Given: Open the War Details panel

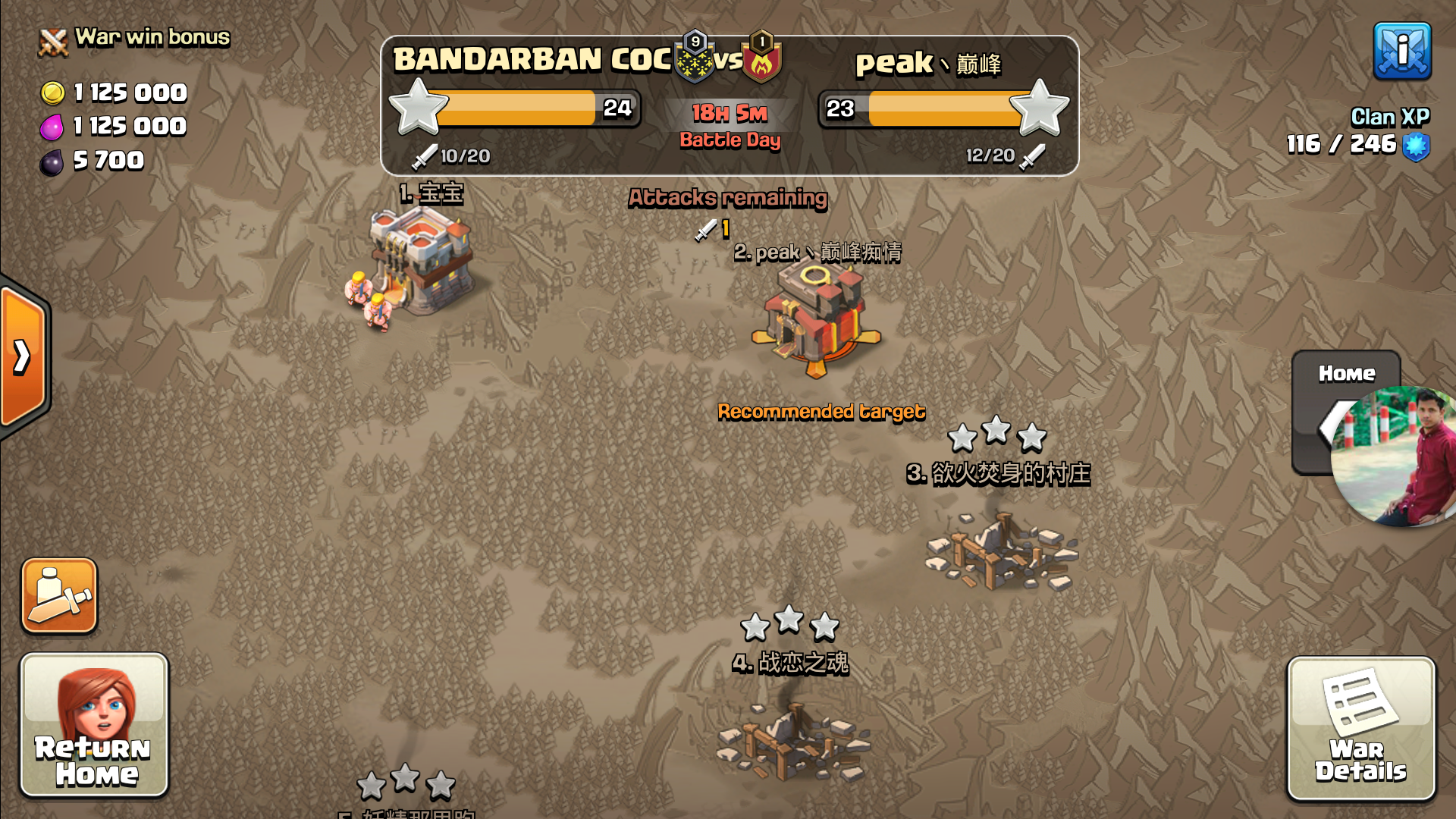Looking at the screenshot, I should point(1360,728).
